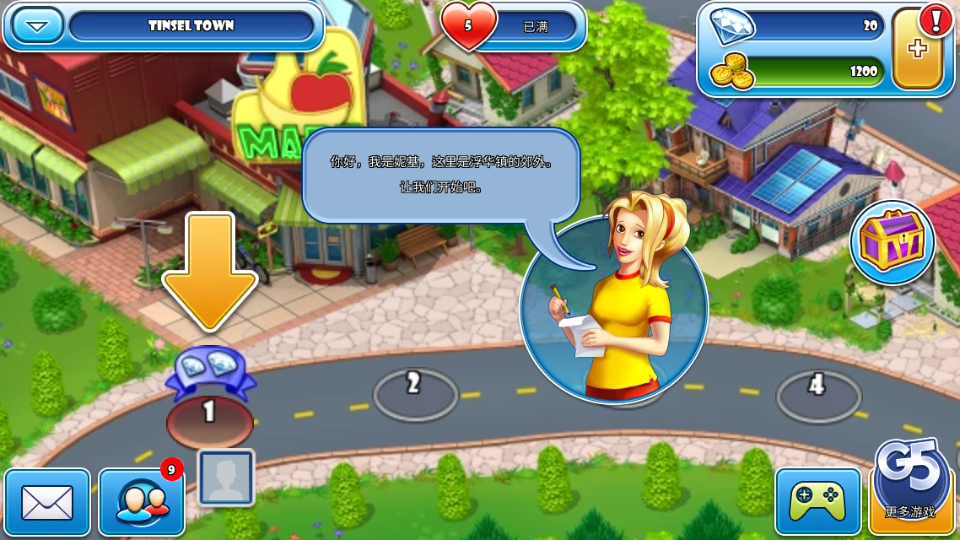960x540 pixels.
Task: Click the yellow plus button to buy currency
Action: click(x=918, y=49)
